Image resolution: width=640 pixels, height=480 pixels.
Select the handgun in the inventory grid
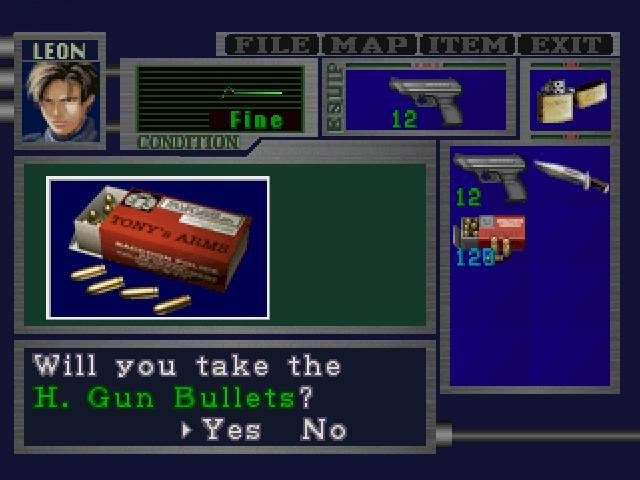tap(488, 178)
